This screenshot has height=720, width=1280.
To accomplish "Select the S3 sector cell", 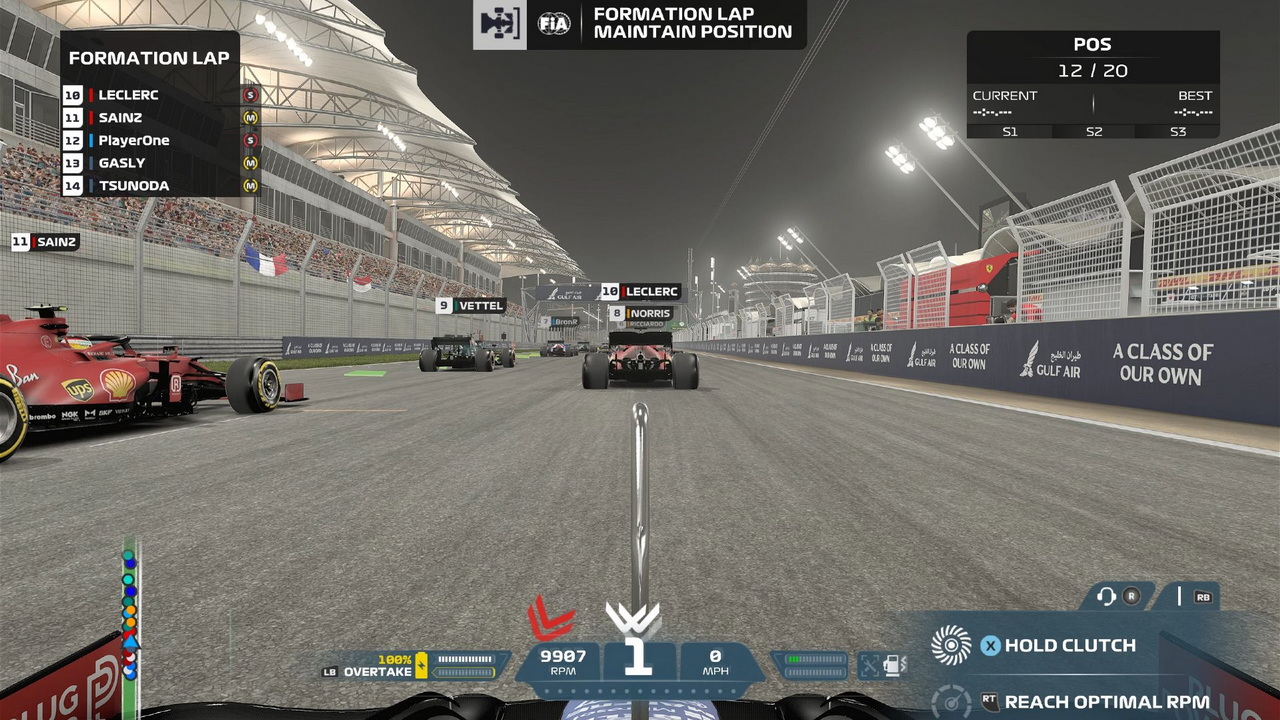I will [x=1177, y=132].
